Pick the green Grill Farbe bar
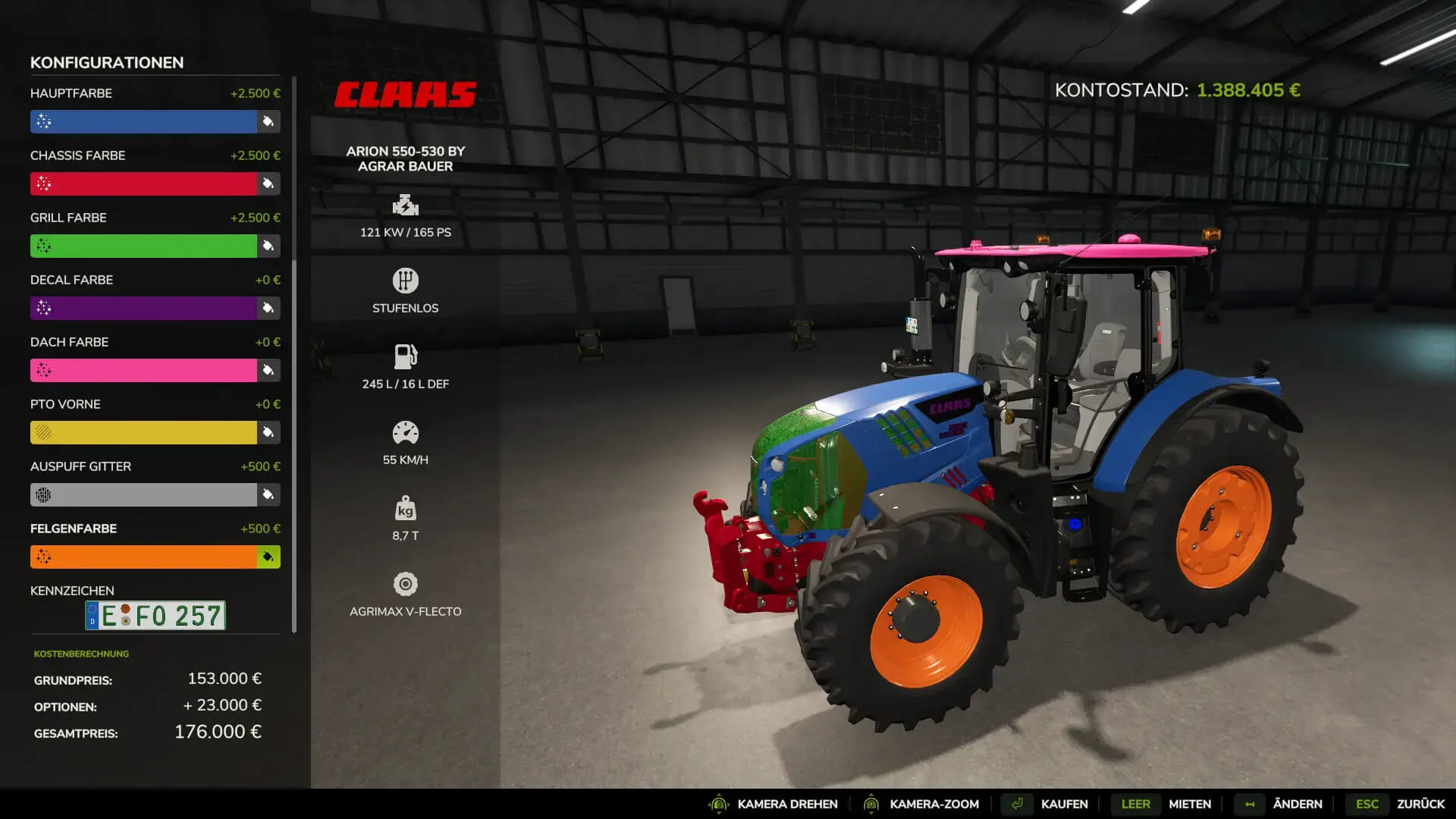 [x=143, y=246]
